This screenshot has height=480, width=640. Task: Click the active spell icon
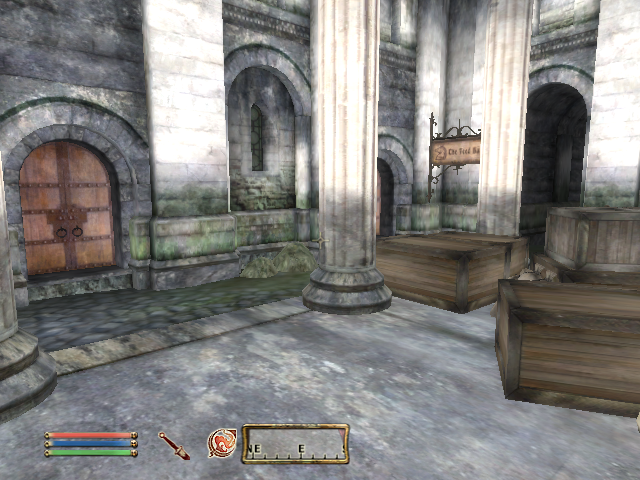[x=221, y=443]
